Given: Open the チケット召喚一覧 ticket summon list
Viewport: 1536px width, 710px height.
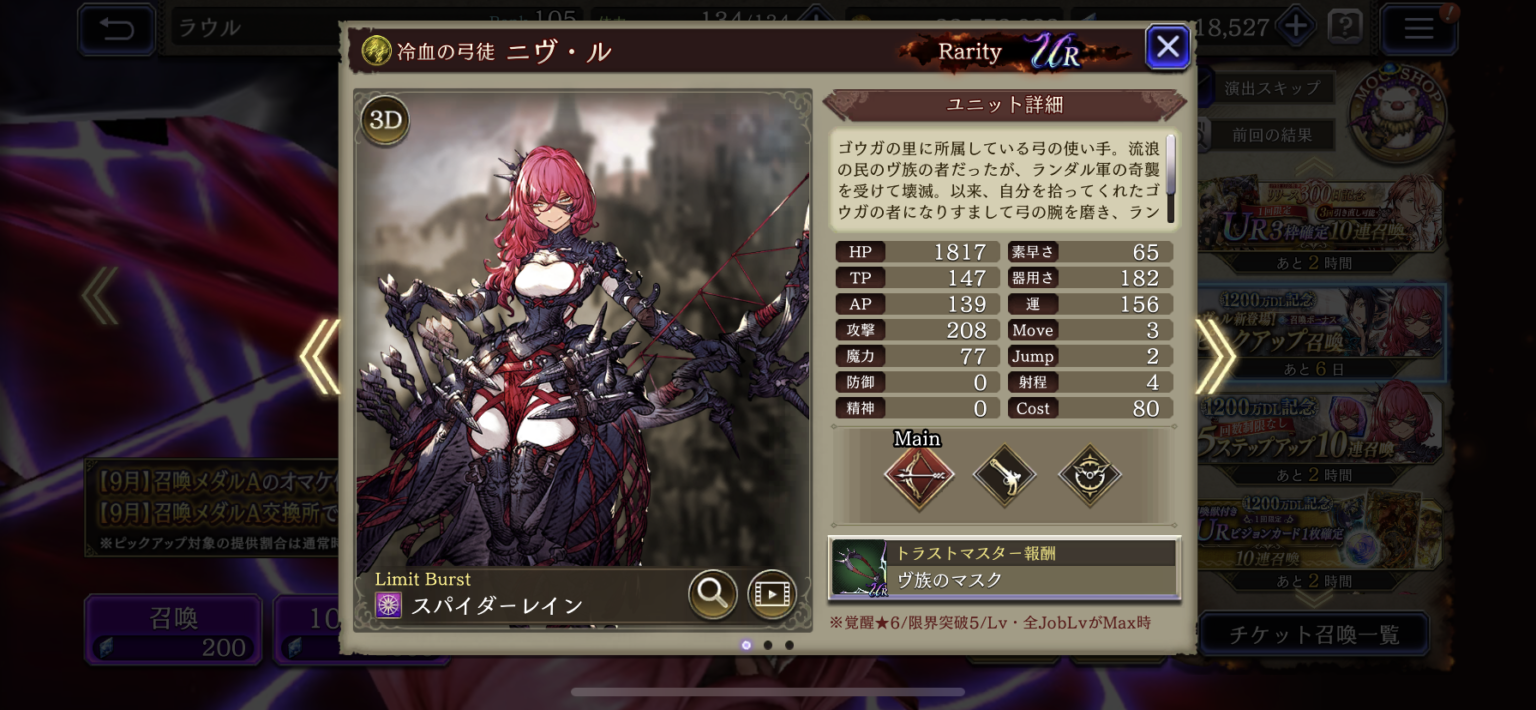Looking at the screenshot, I should click(1313, 634).
